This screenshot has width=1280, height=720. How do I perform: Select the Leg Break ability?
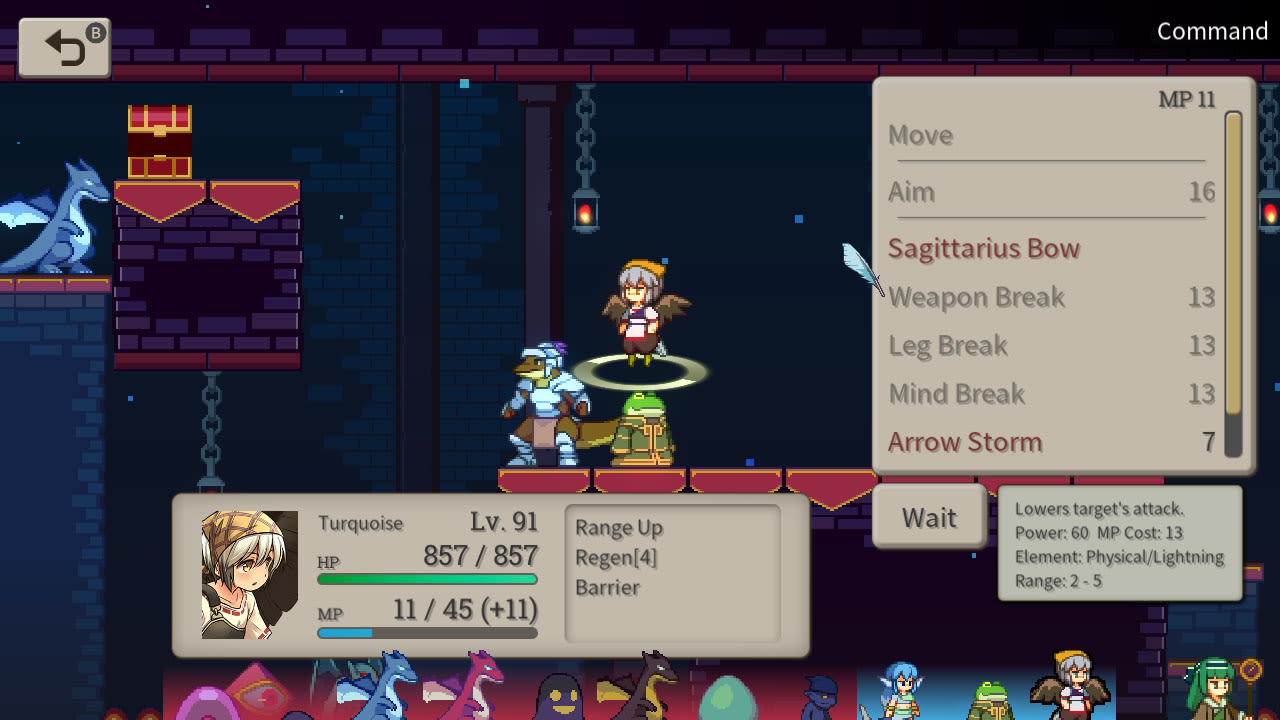(948, 345)
